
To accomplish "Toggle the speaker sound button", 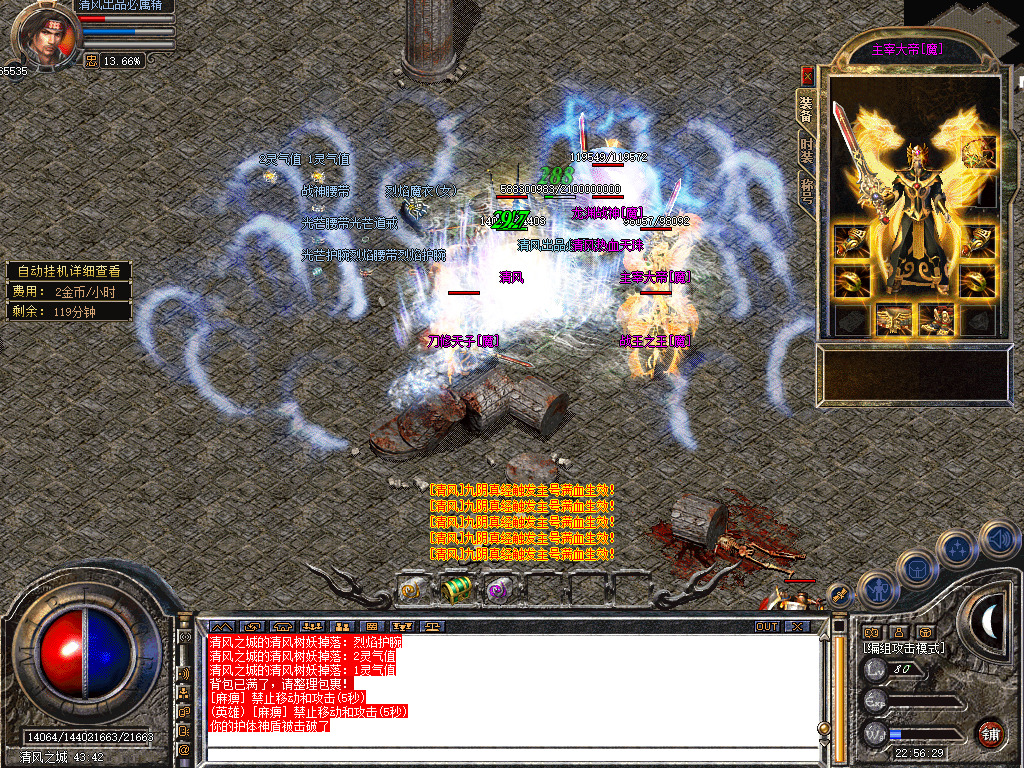I will point(998,540).
